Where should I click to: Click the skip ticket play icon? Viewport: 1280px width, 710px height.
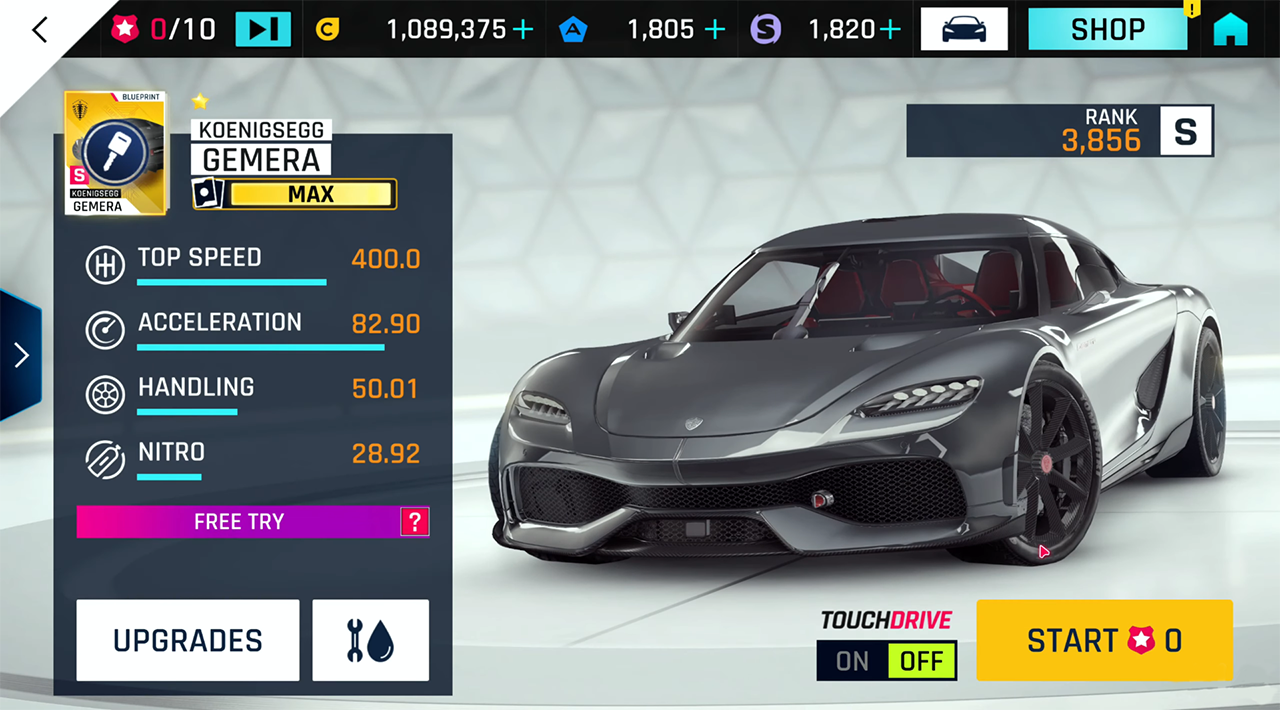[x=263, y=29]
